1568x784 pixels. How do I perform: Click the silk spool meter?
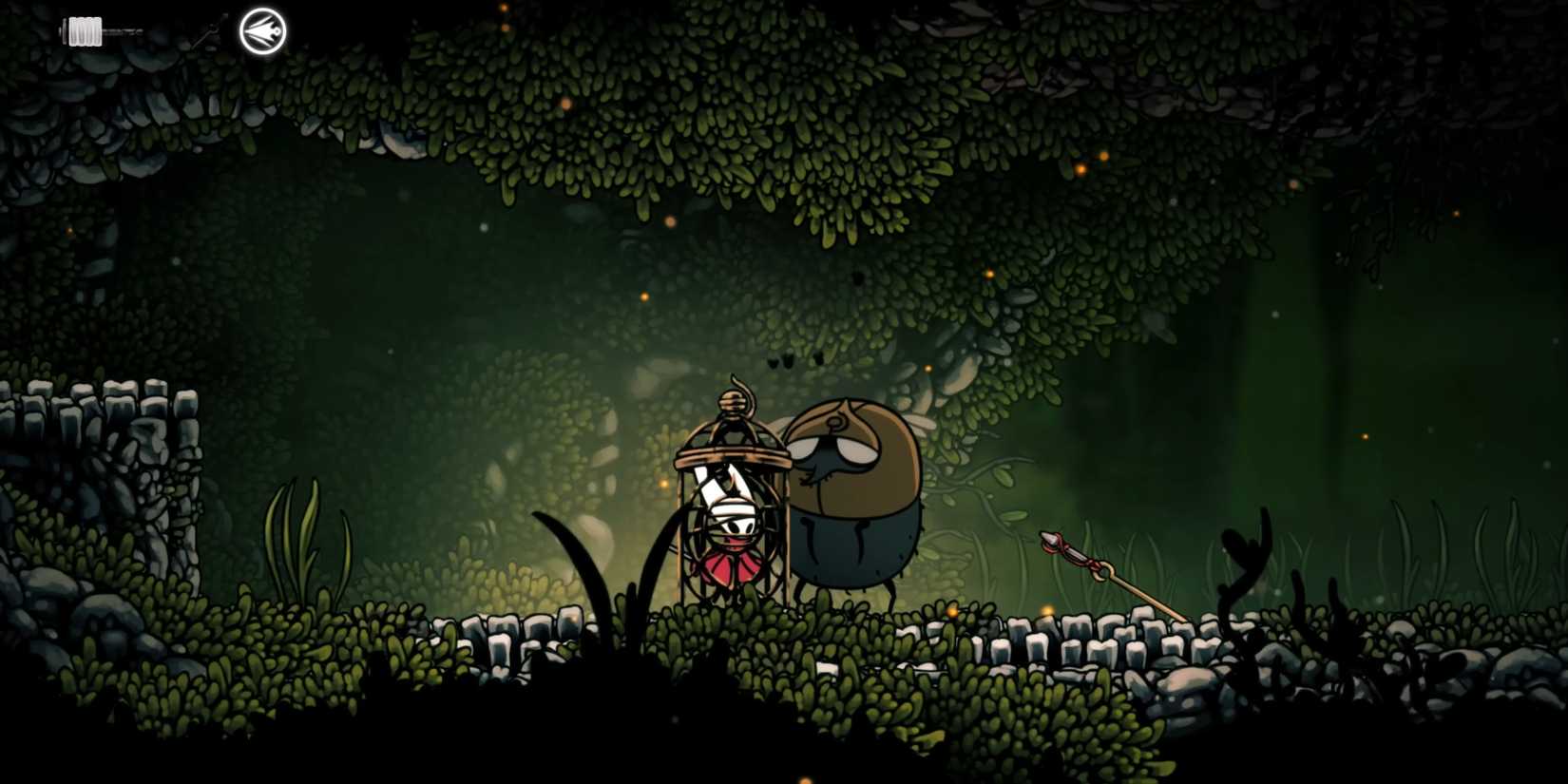(x=86, y=30)
